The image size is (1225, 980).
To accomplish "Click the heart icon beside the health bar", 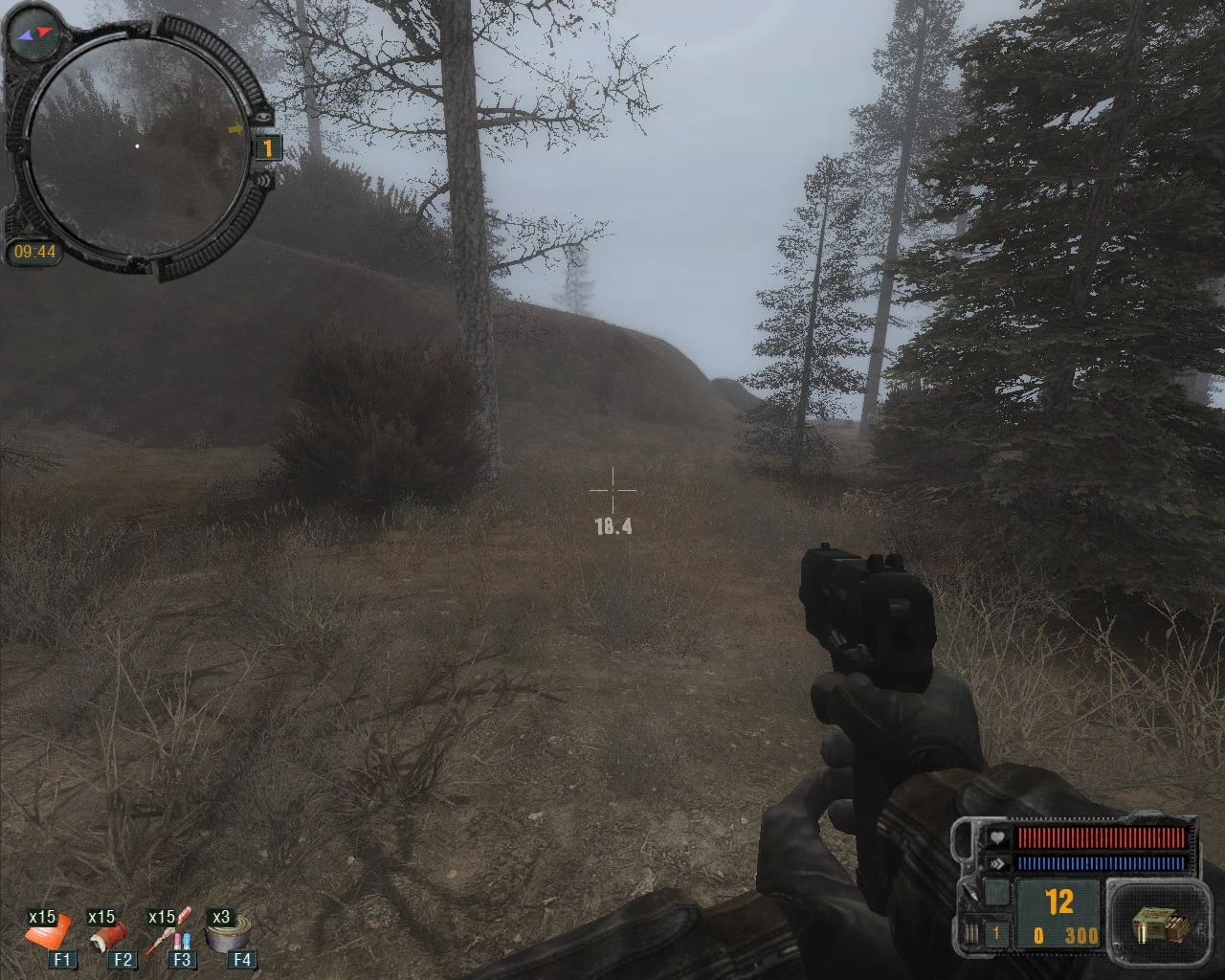I will [997, 838].
